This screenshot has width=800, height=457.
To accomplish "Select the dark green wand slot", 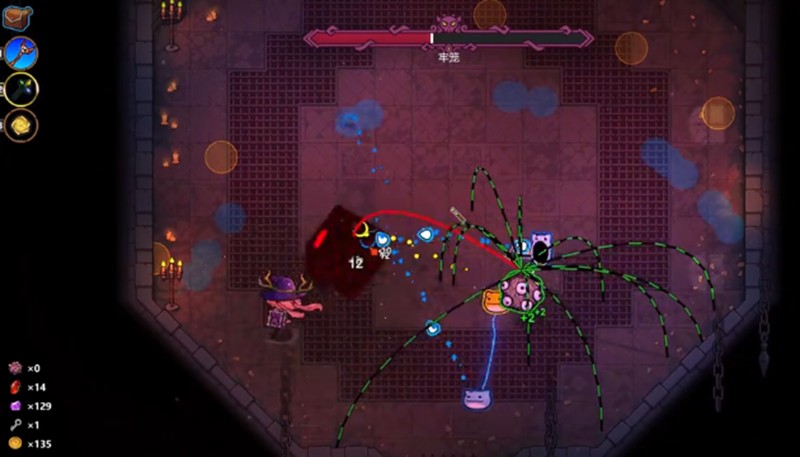I will pos(20,89).
